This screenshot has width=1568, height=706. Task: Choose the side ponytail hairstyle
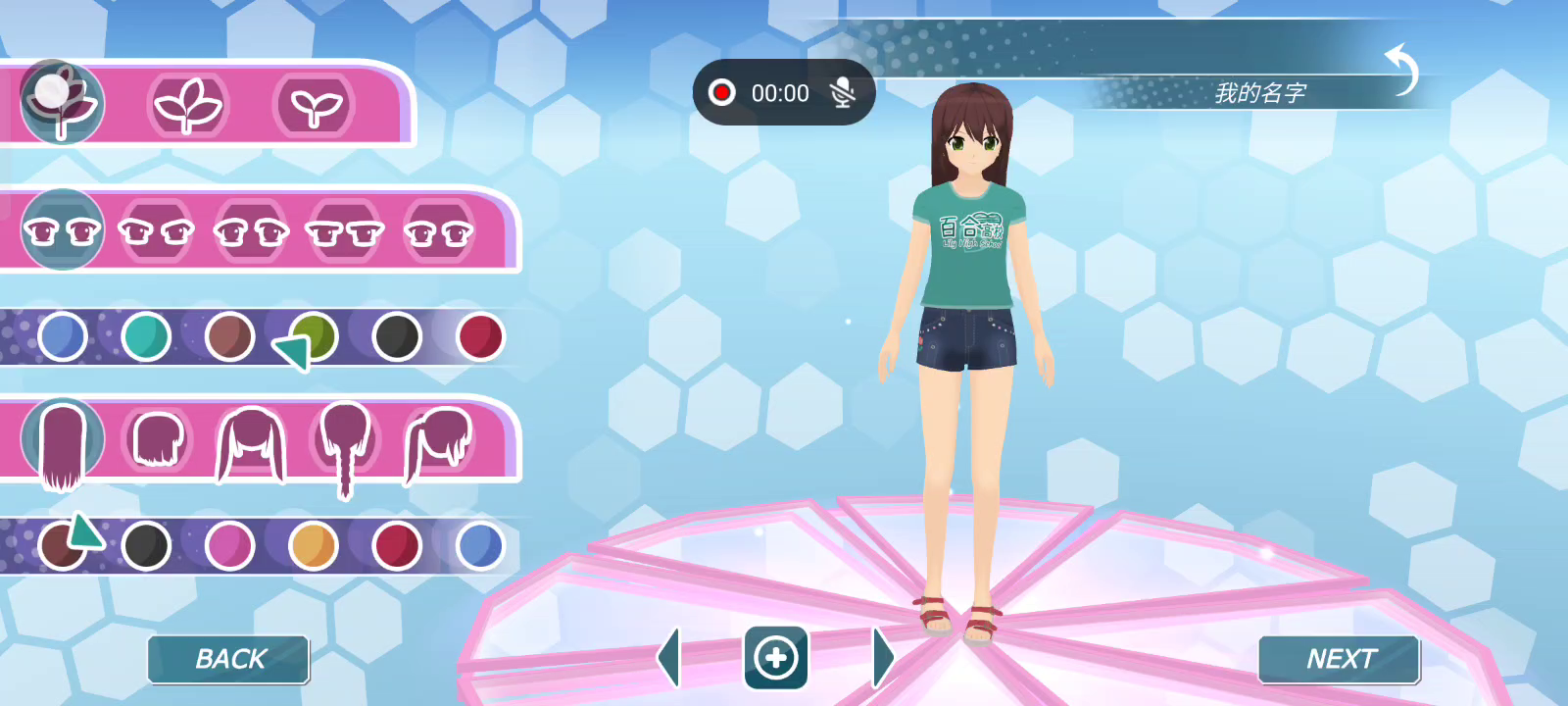(438, 443)
